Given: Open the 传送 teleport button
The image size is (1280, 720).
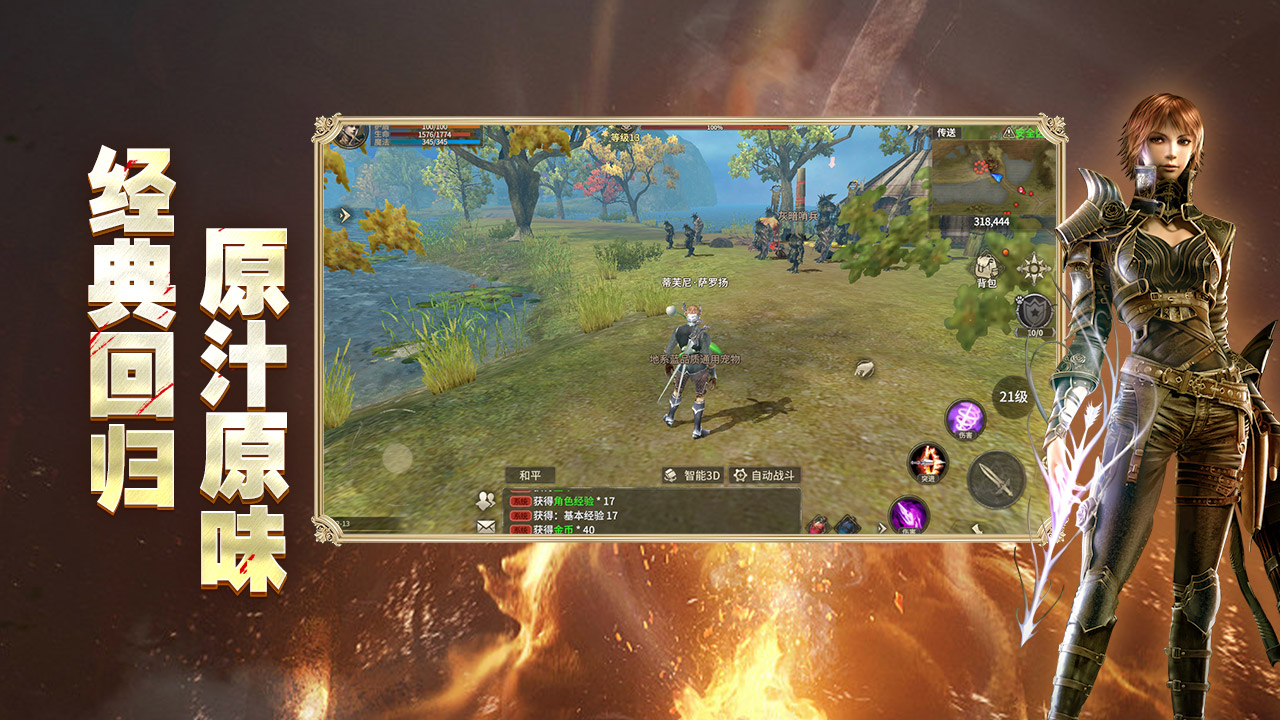Looking at the screenshot, I should (946, 132).
